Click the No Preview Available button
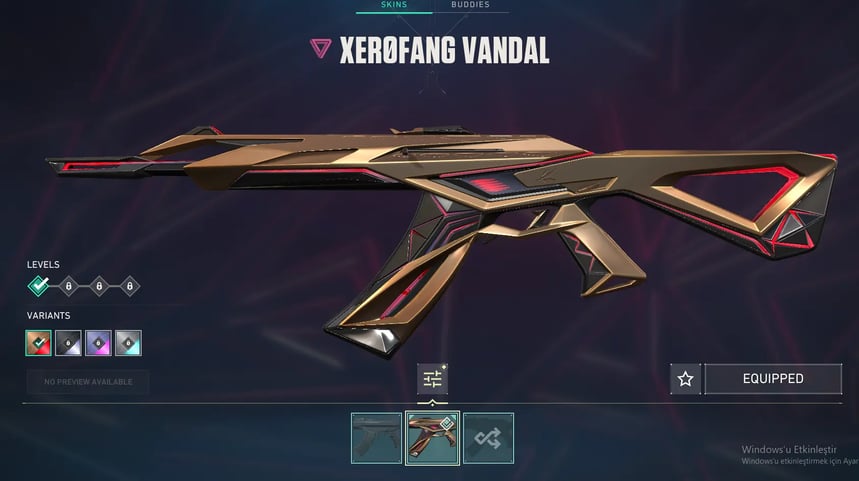This screenshot has width=859, height=481. (x=88, y=382)
